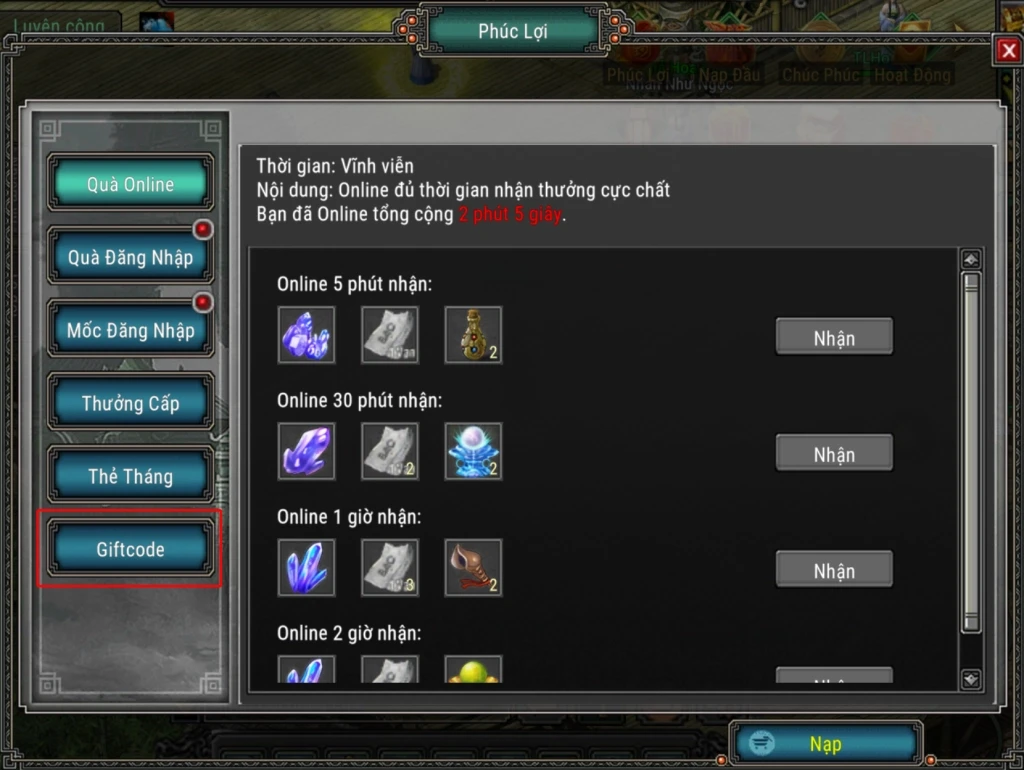Open the Quà Đăng Nhập tab

tap(130, 257)
